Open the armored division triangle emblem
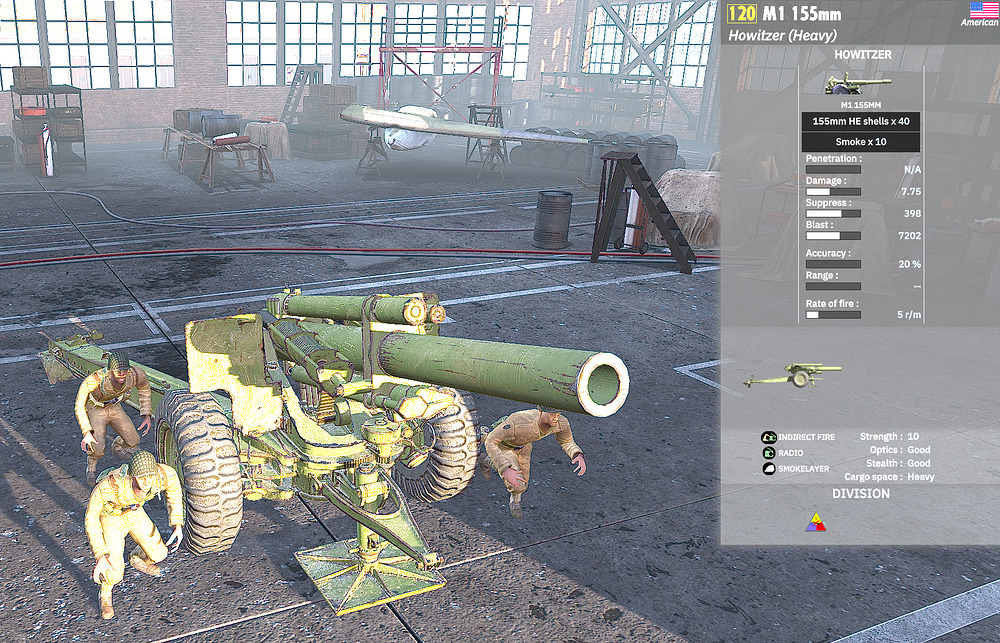This screenshot has width=1000, height=643. [817, 523]
